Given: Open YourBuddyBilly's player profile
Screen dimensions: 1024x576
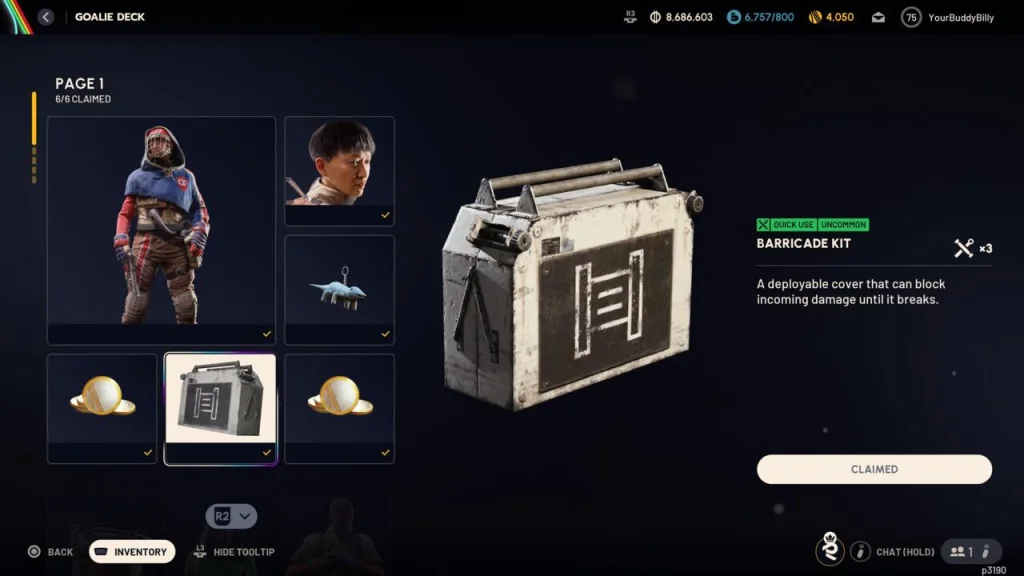Looking at the screenshot, I should click(948, 17).
